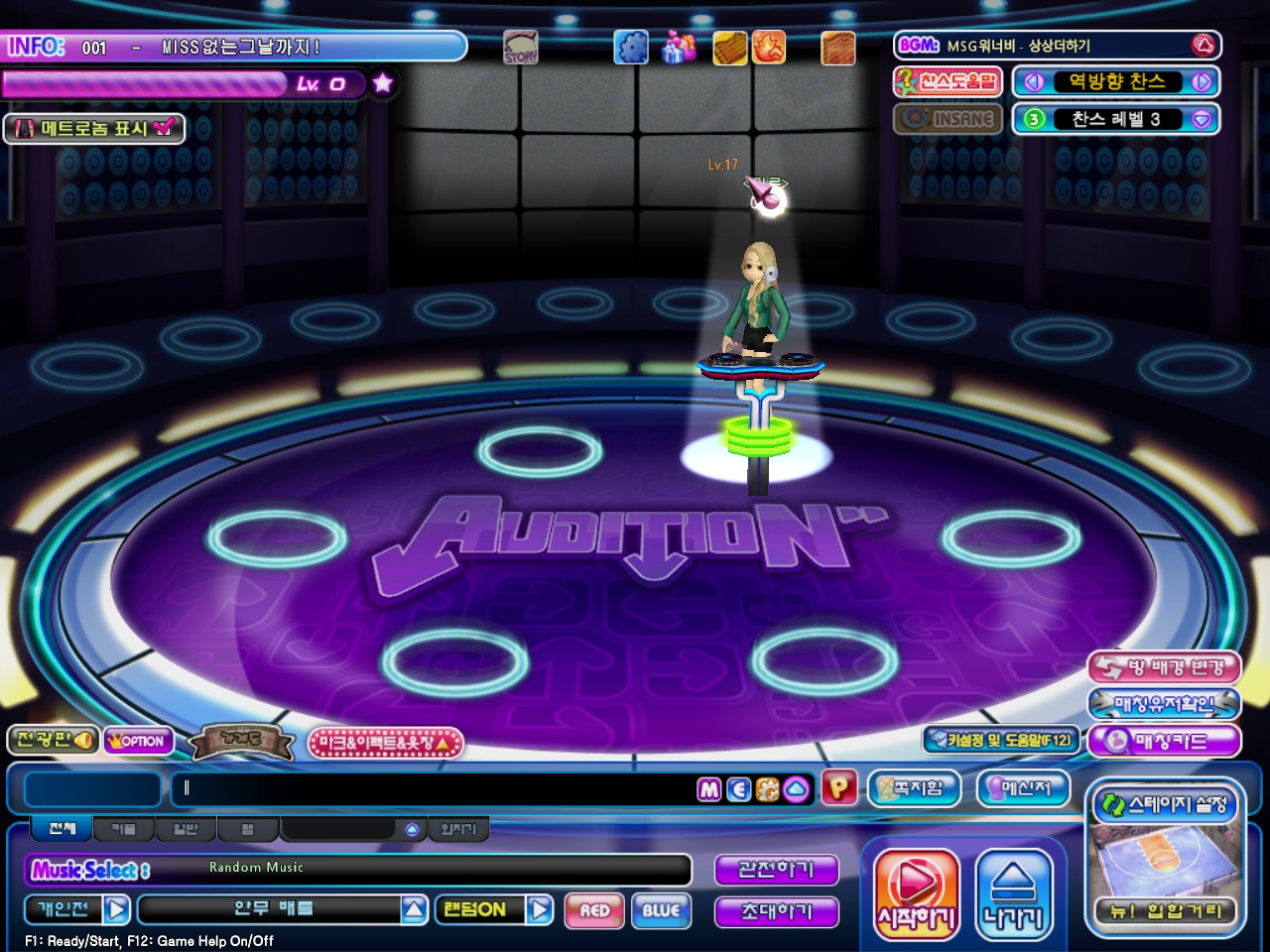The image size is (1270, 952).
Task: Open the 쪽지함 message box
Action: pos(914,788)
